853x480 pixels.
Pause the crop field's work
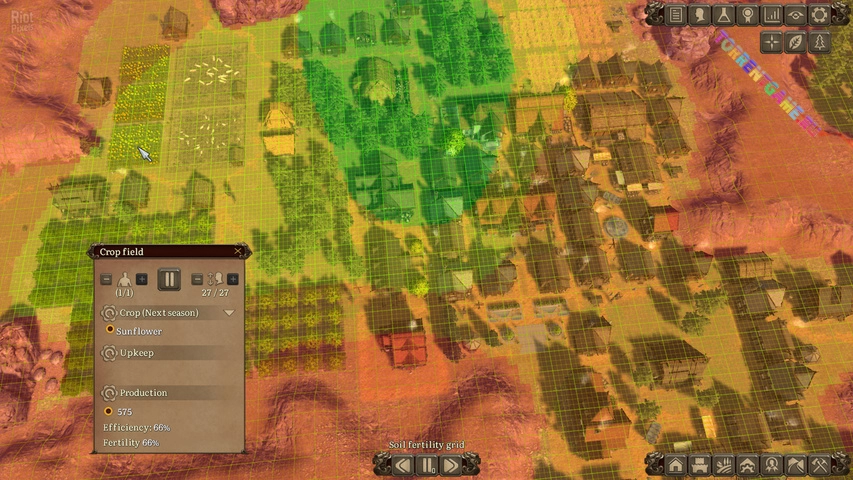pyautogui.click(x=169, y=279)
